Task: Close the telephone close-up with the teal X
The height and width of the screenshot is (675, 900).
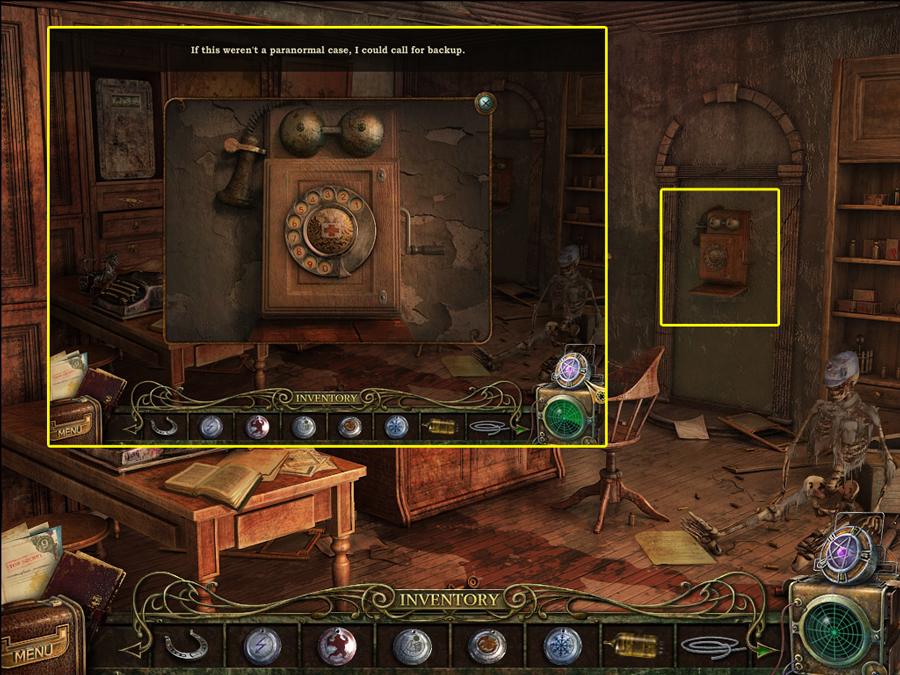Action: pos(486,102)
